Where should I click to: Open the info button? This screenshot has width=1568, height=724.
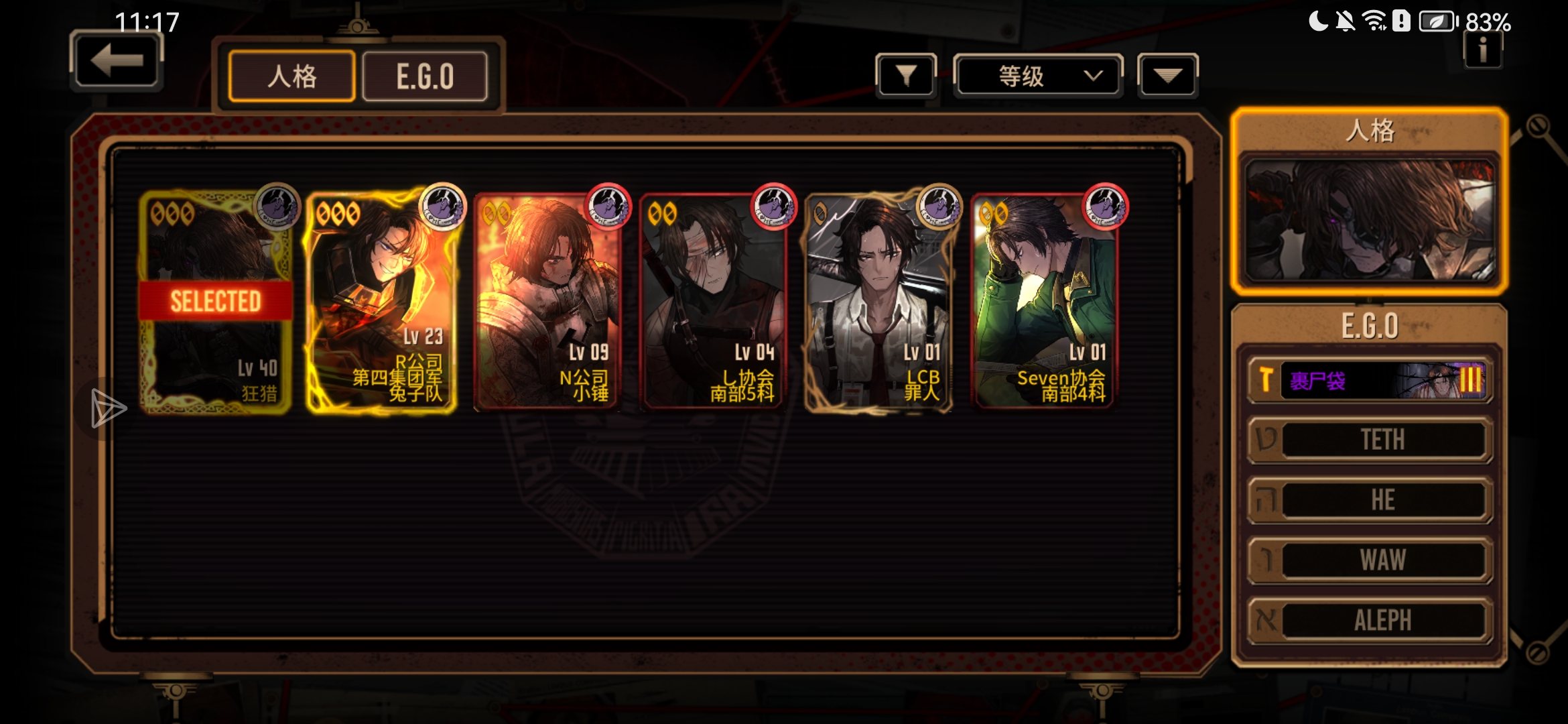pyautogui.click(x=1483, y=50)
